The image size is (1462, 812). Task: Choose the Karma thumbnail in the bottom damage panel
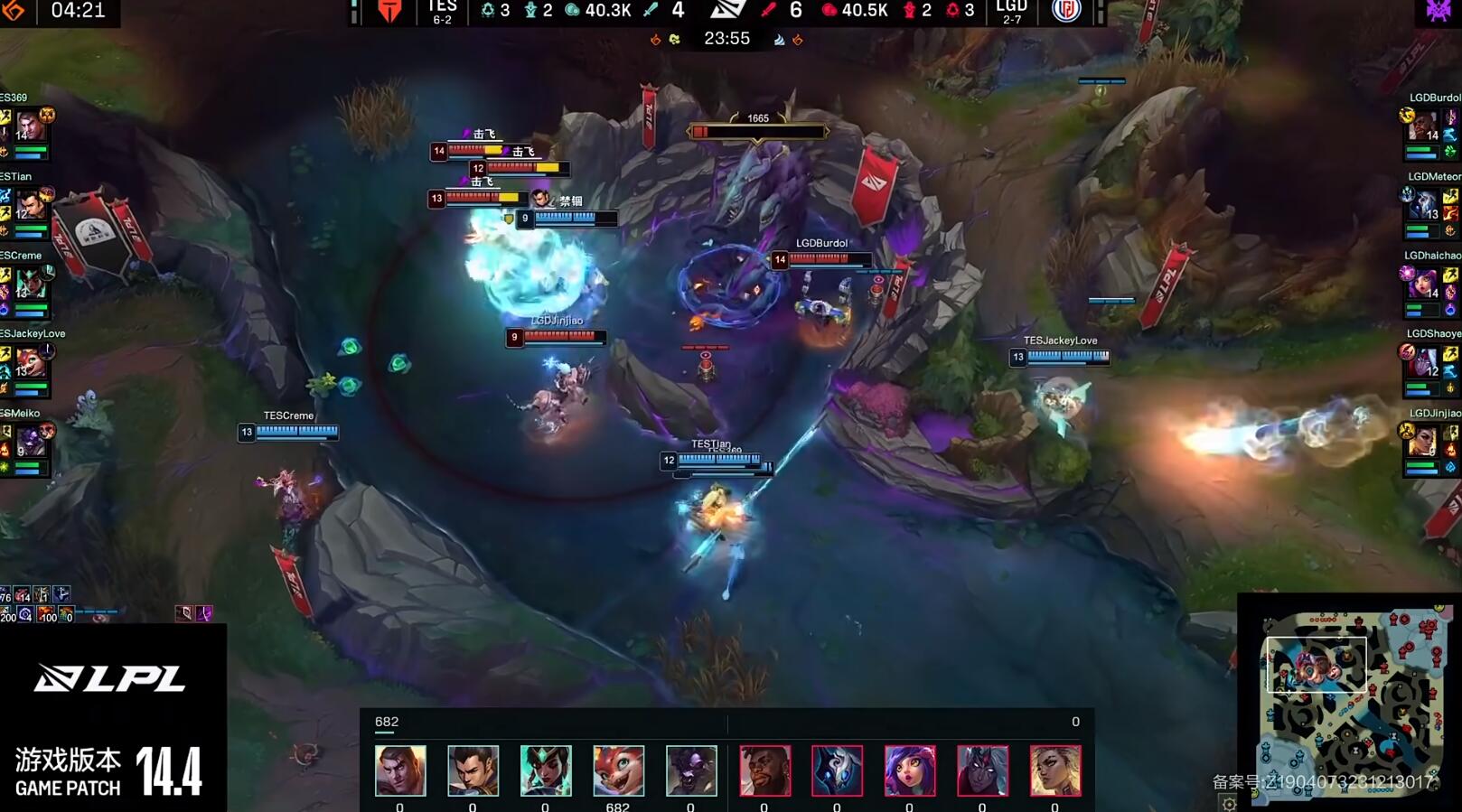[546, 770]
